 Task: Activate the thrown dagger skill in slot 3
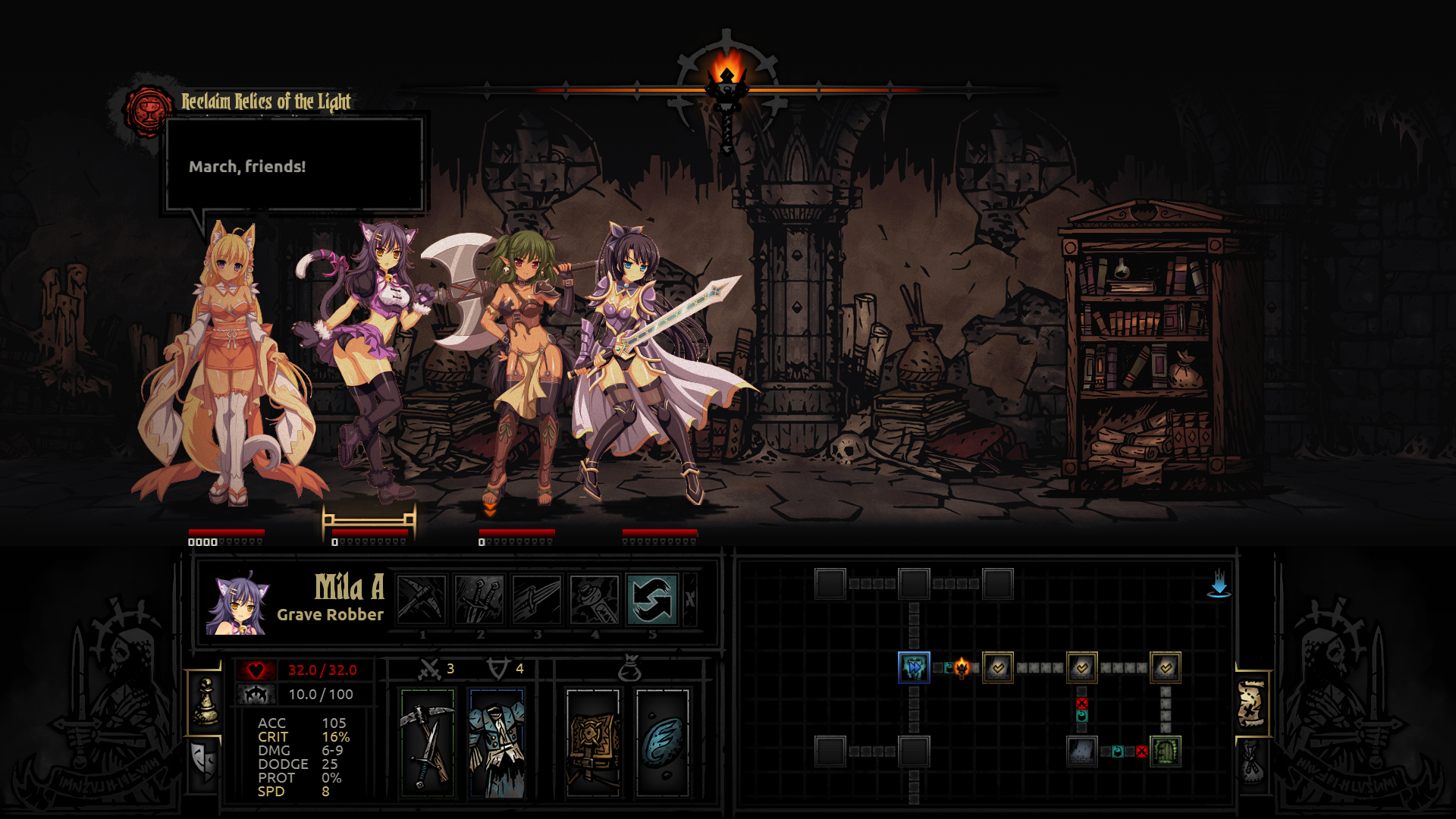point(537,599)
